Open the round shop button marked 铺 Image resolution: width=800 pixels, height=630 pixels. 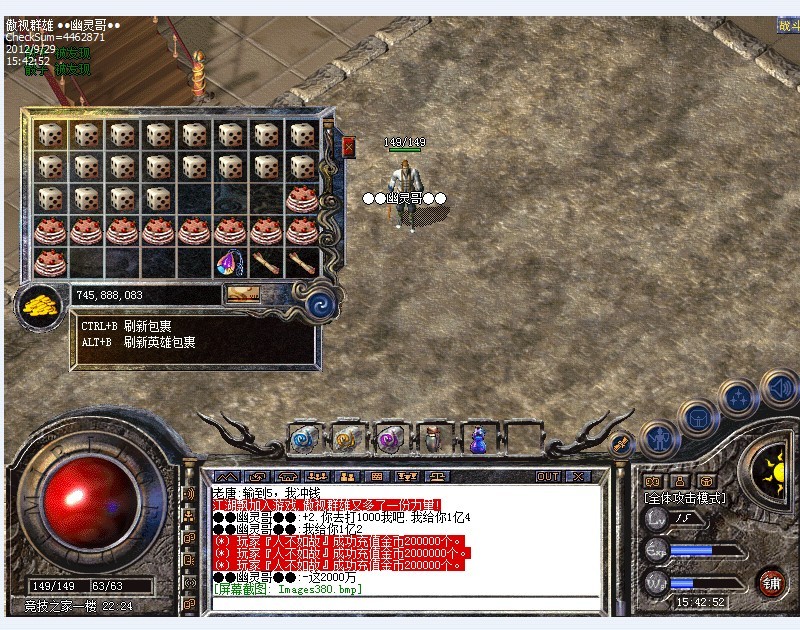click(771, 582)
